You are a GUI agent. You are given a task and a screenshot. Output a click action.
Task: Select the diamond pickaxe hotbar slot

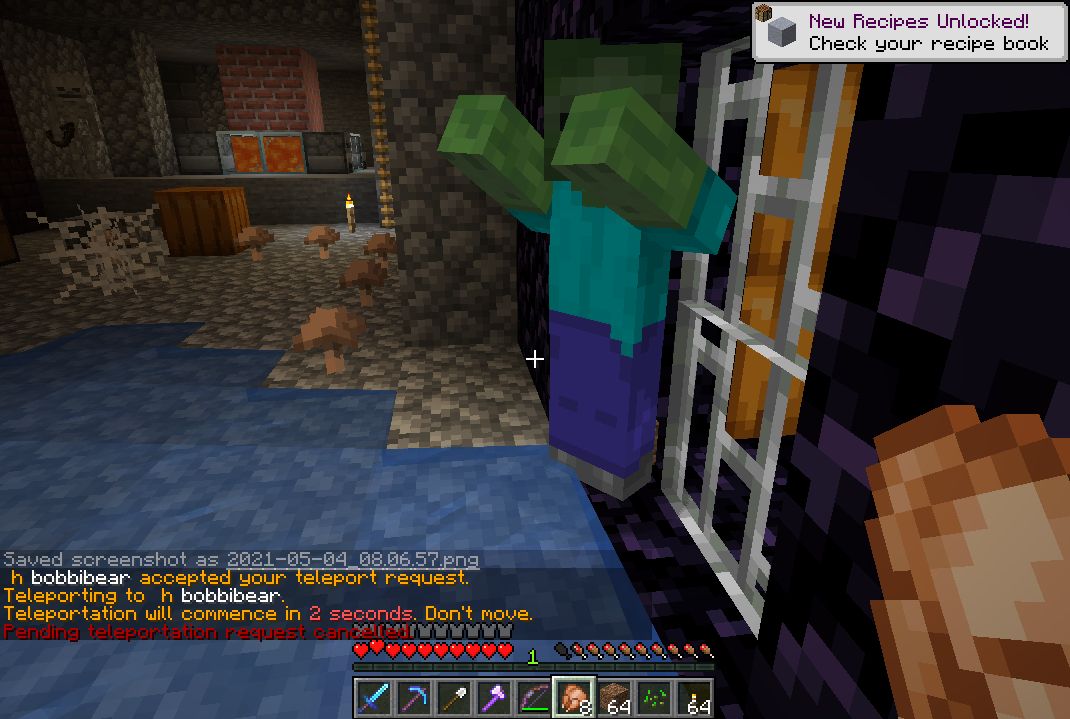tap(414, 697)
